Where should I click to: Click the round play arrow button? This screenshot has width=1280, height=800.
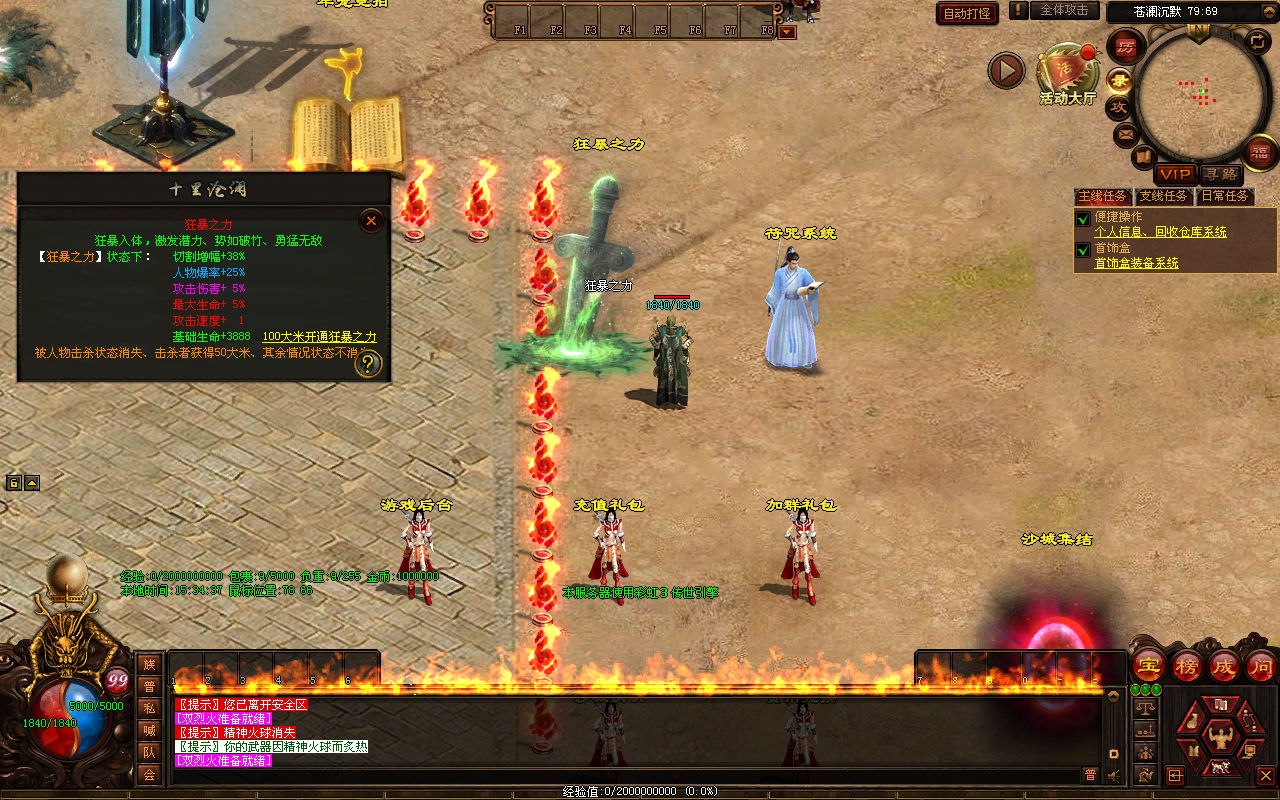tap(1006, 70)
